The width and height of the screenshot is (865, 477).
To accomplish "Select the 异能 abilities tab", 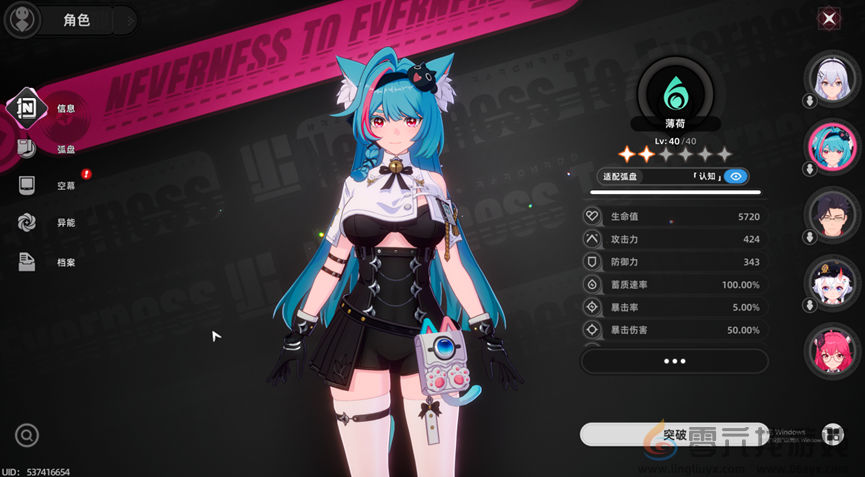I will click(x=28, y=223).
